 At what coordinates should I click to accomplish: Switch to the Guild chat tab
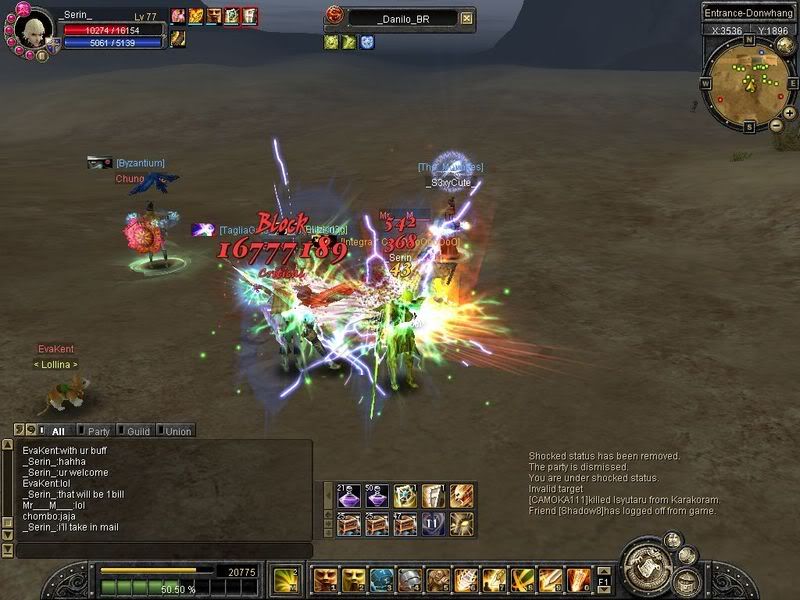(137, 431)
